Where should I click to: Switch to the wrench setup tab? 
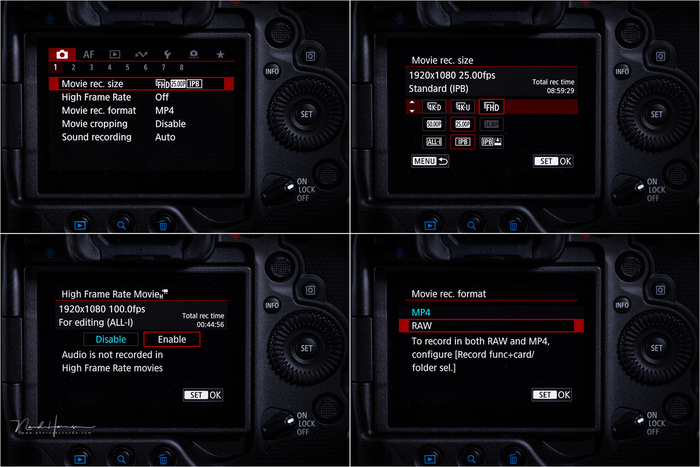[167, 54]
